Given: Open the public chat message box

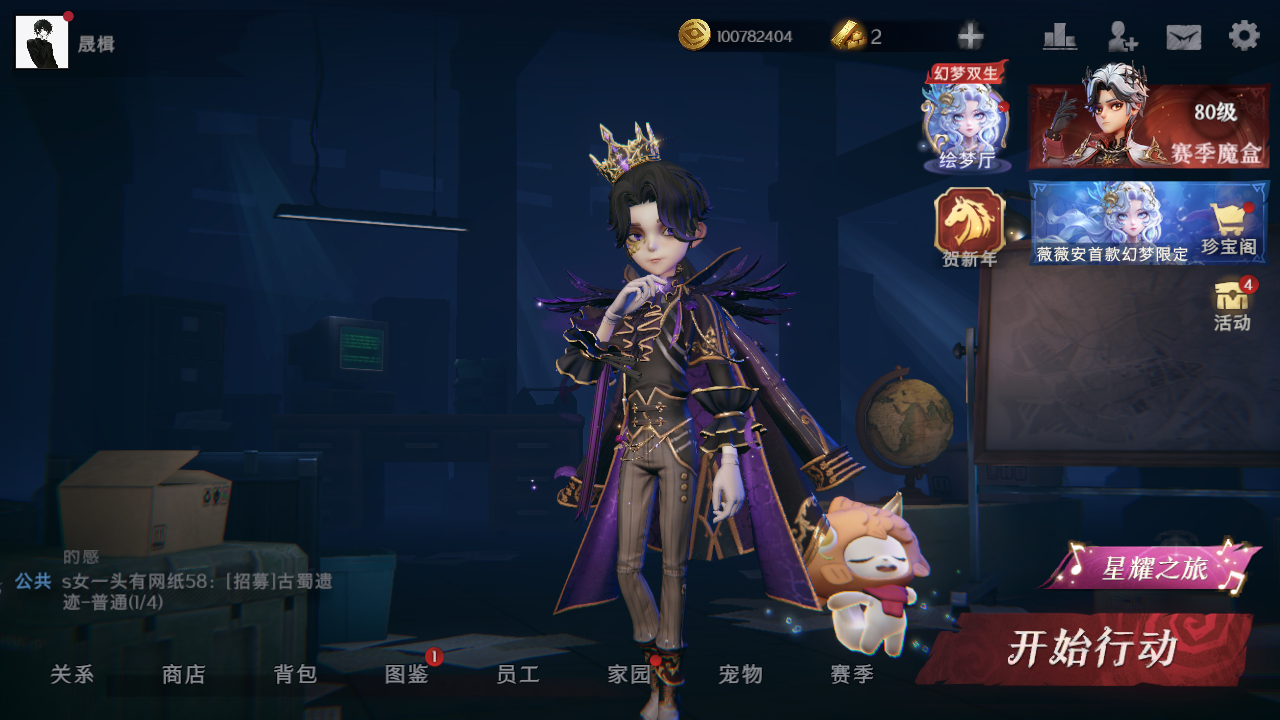Looking at the screenshot, I should 190,592.
